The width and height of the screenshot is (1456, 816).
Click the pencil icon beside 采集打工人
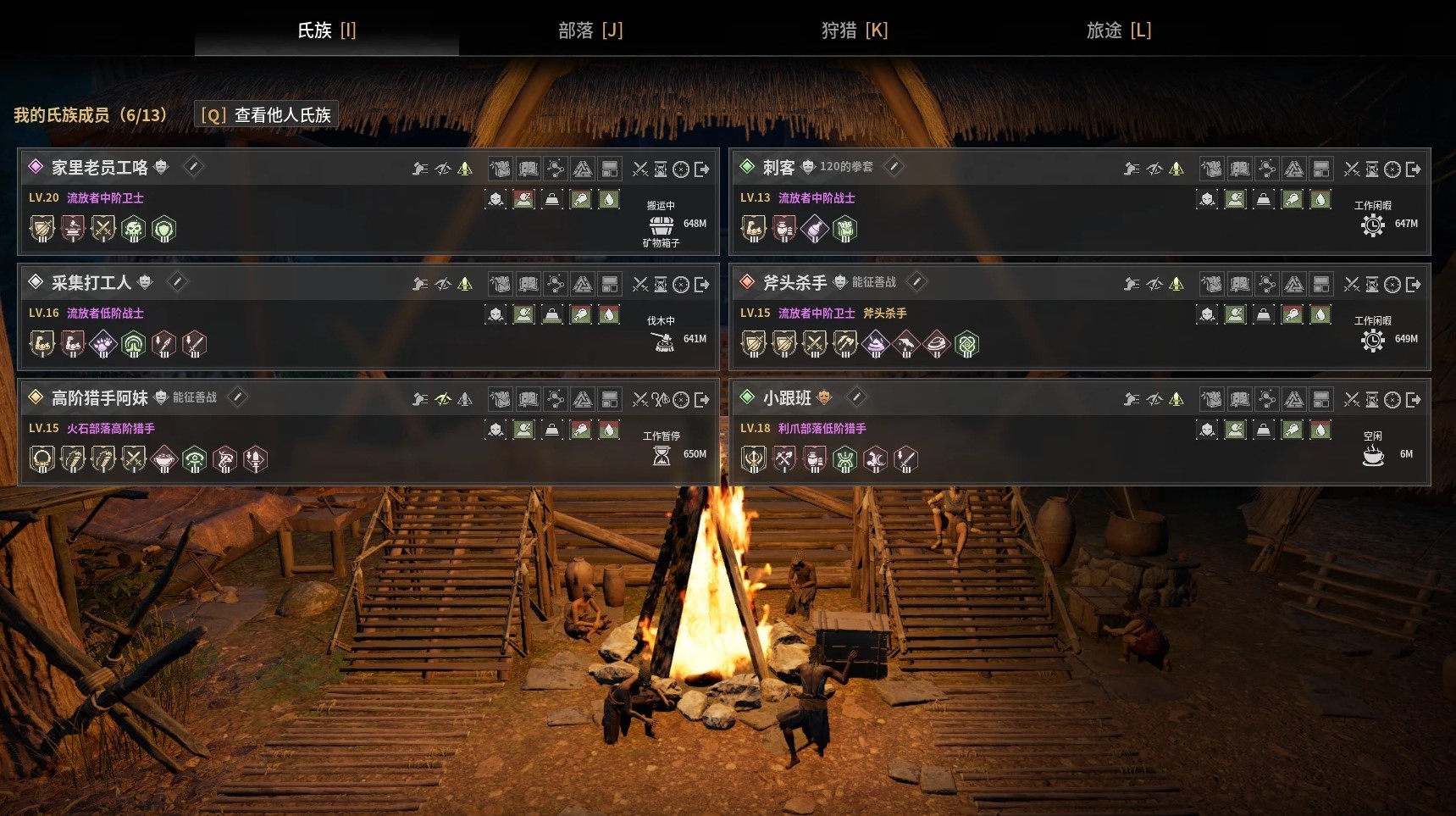pos(177,282)
